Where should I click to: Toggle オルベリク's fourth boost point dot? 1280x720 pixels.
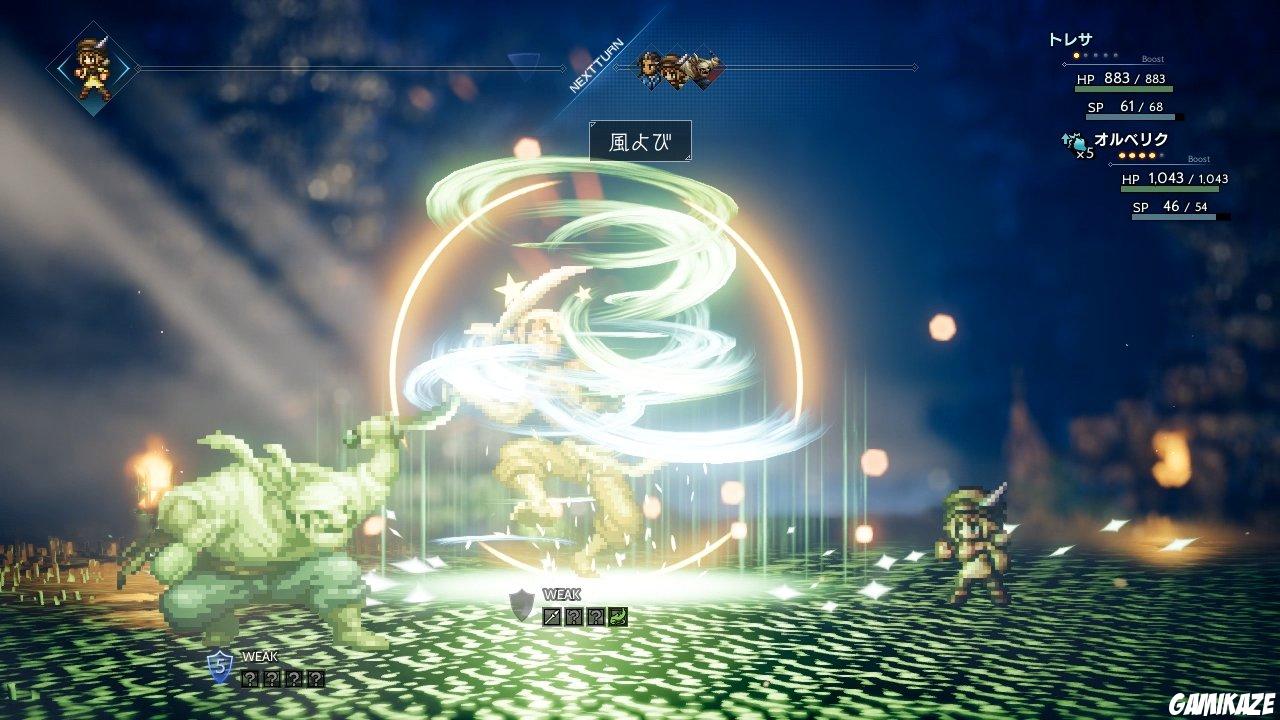click(1152, 155)
